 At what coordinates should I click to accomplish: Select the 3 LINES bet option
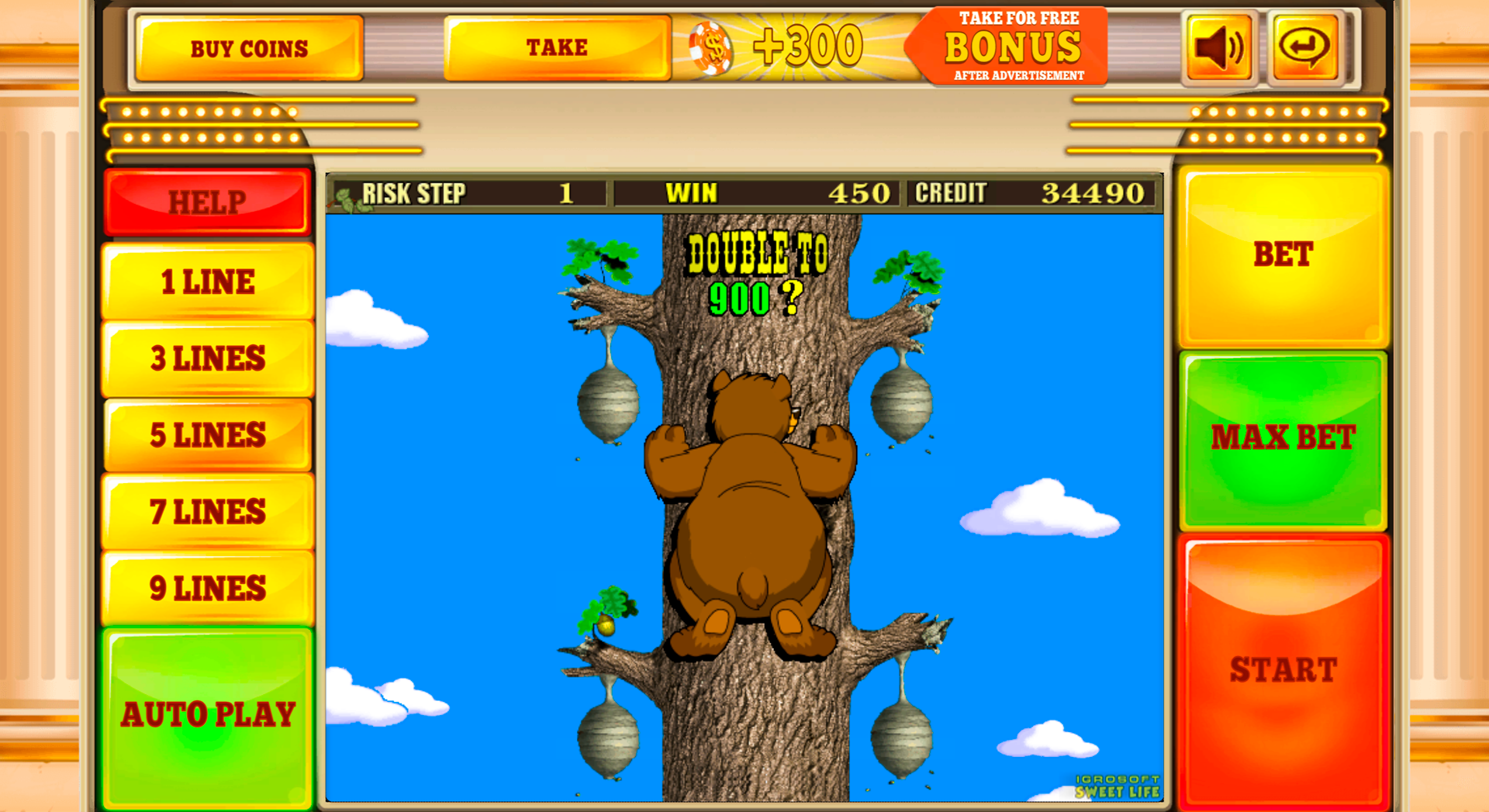pyautogui.click(x=207, y=358)
